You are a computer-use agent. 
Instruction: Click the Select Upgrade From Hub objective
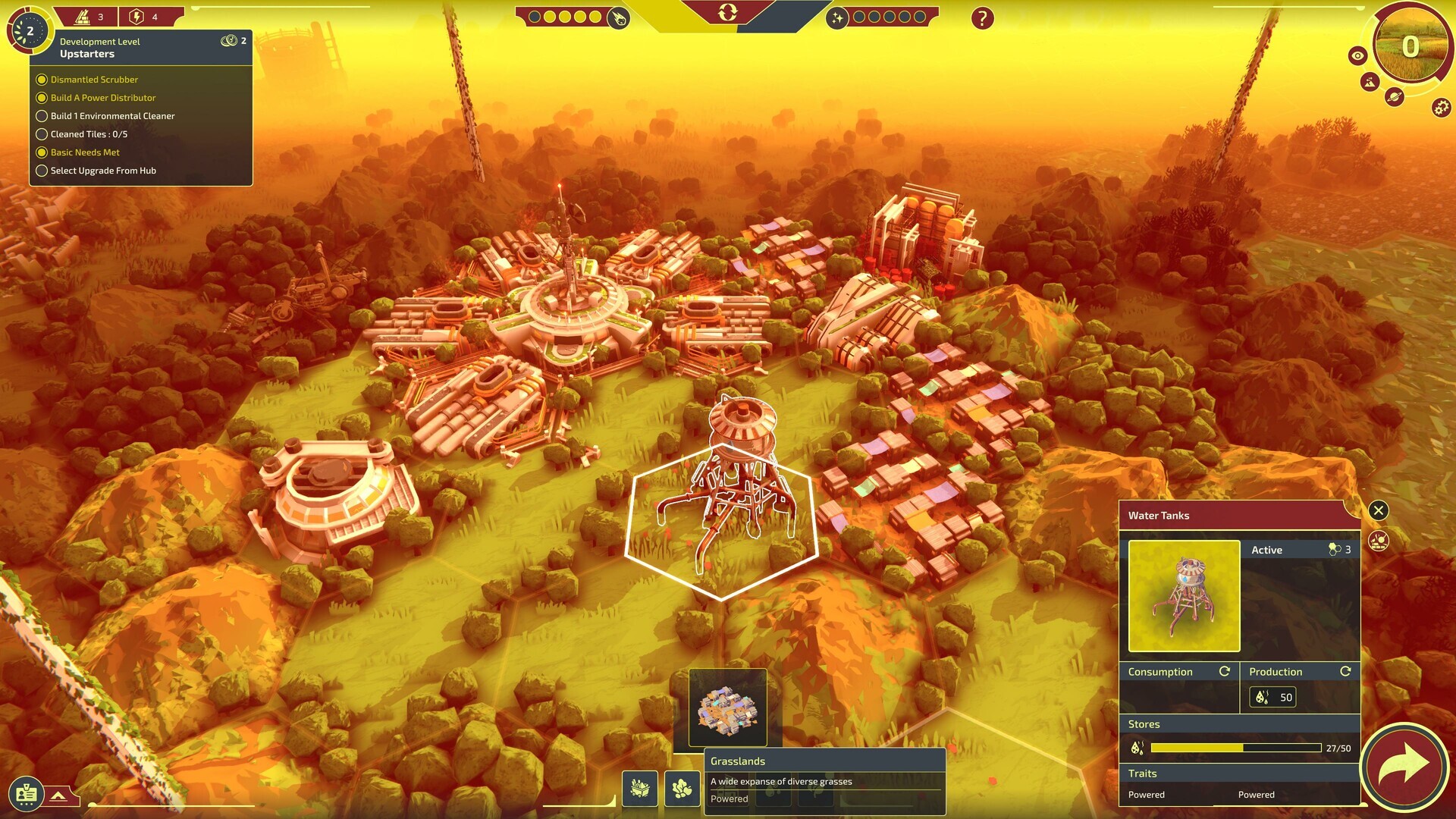[x=103, y=171]
